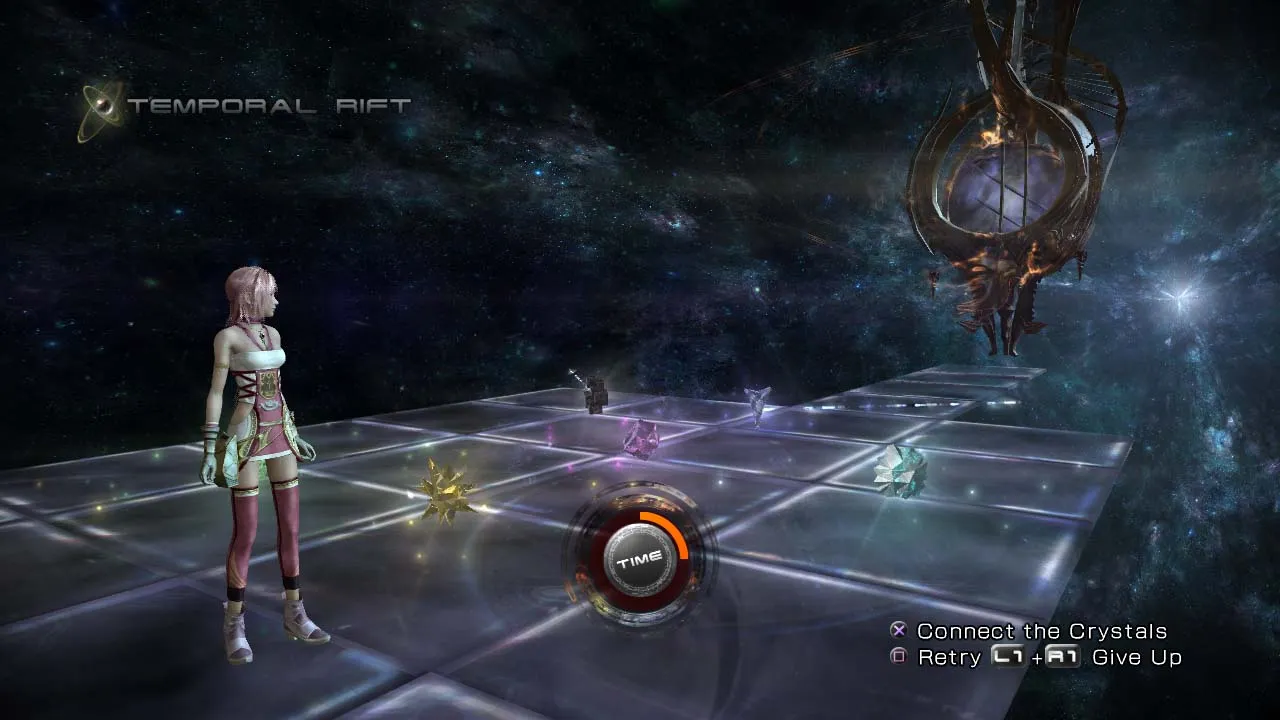Select the yellow spiked crystal

(445, 490)
